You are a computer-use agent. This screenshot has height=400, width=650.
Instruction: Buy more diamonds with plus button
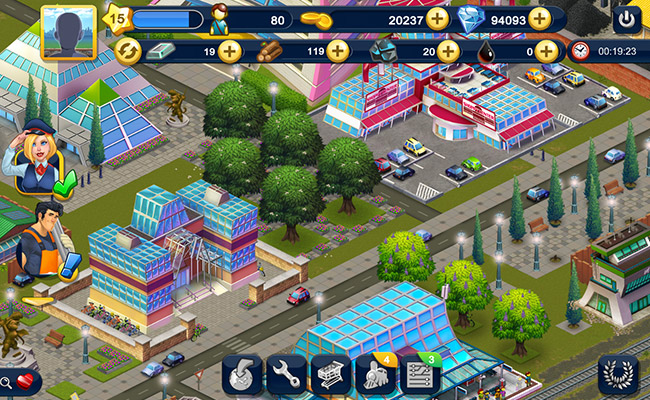tap(540, 19)
